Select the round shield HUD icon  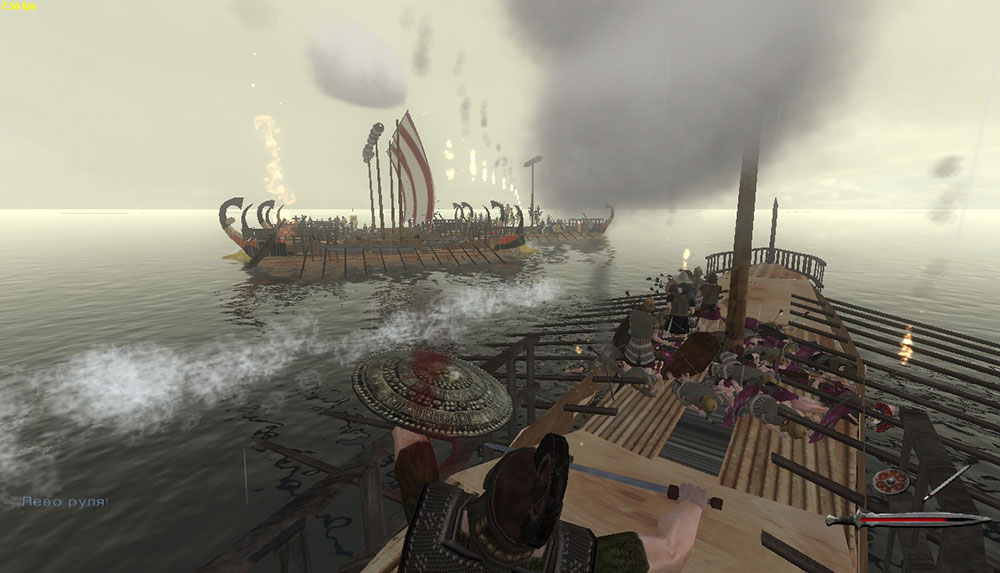tap(889, 481)
